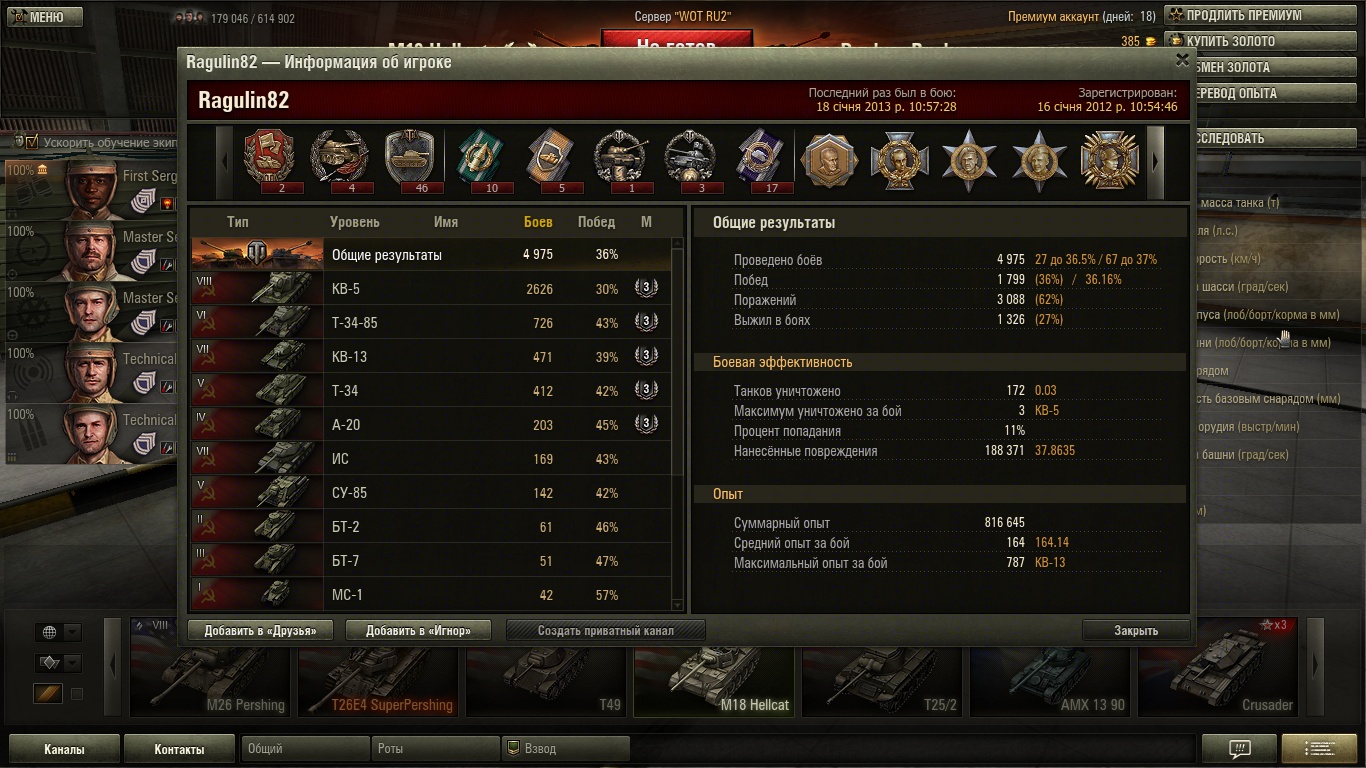Ignore player via Добавить в «Игнор»

pos(421,630)
